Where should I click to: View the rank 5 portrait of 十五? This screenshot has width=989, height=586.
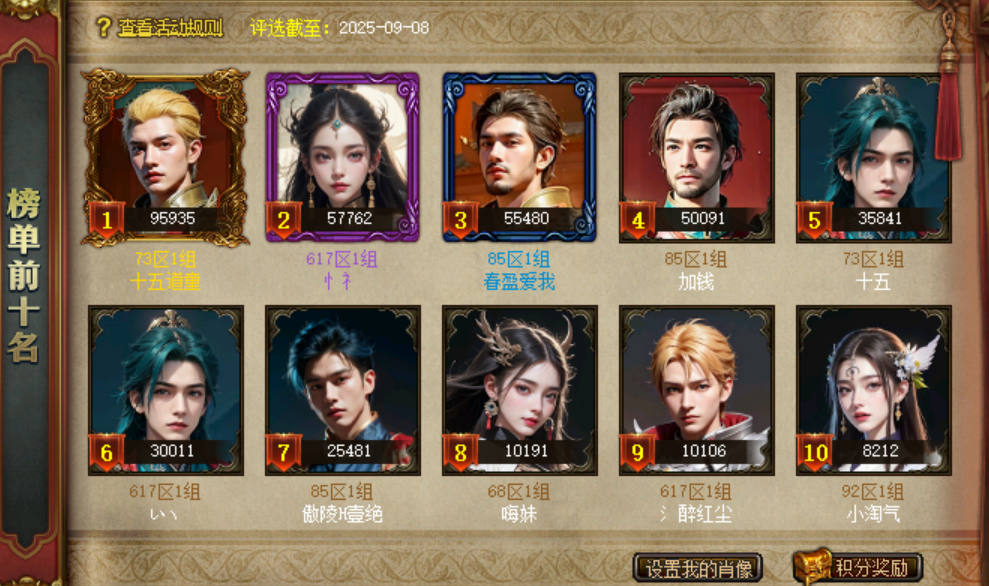873,155
